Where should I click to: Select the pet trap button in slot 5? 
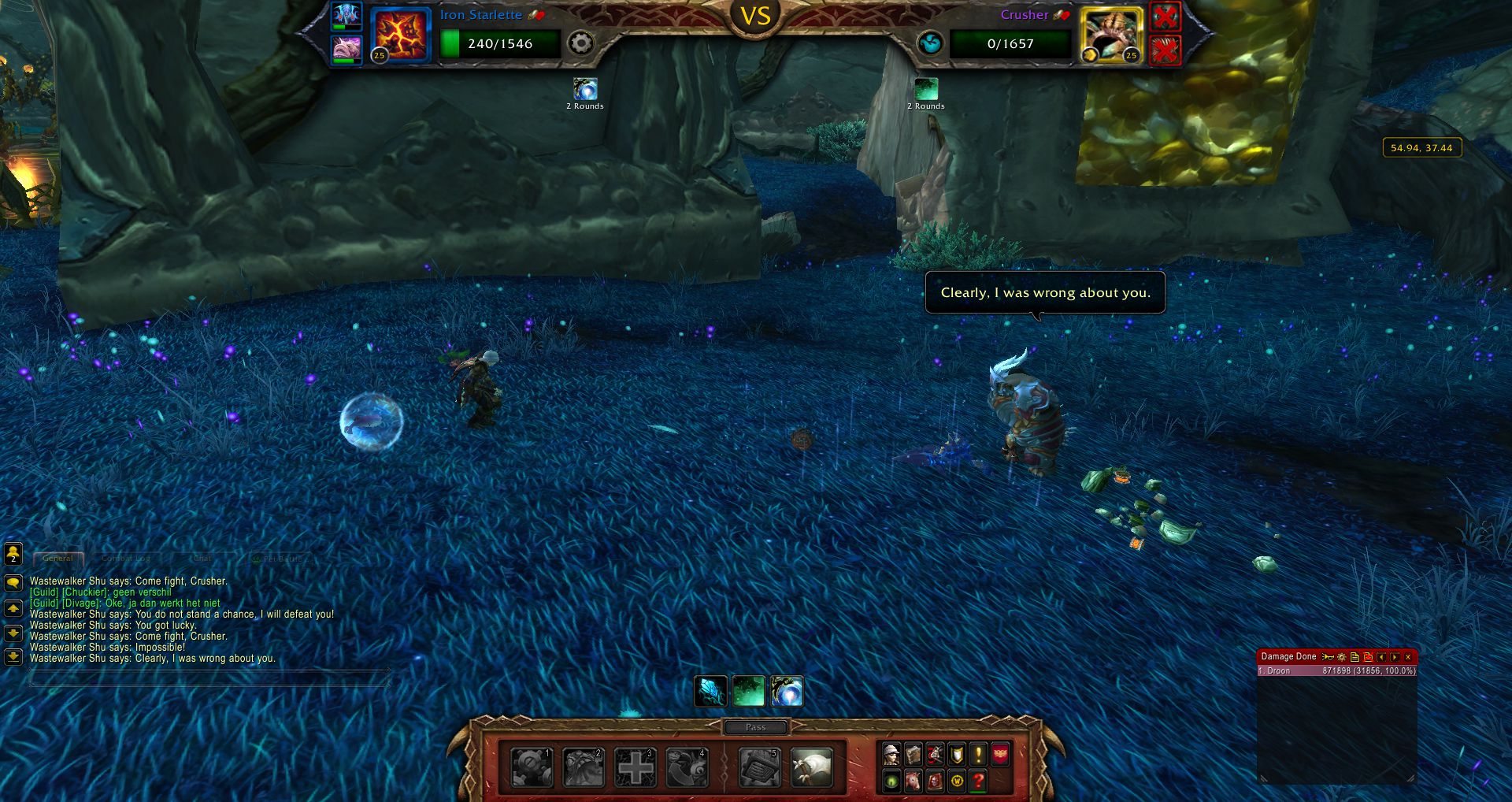(x=759, y=767)
